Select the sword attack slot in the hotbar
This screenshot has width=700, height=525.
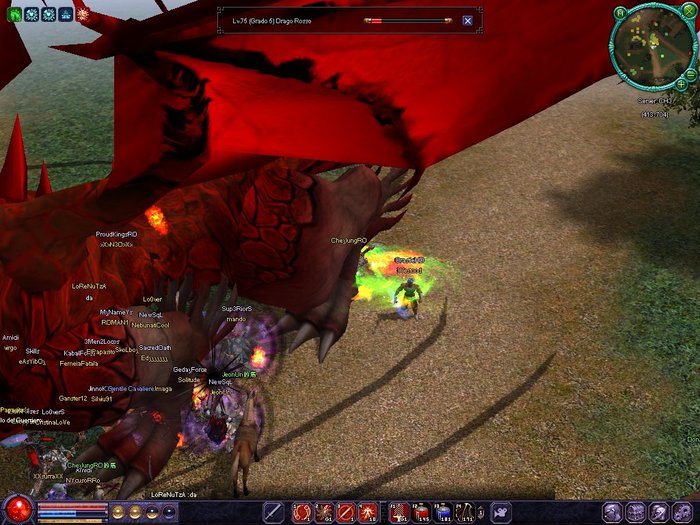click(274, 512)
